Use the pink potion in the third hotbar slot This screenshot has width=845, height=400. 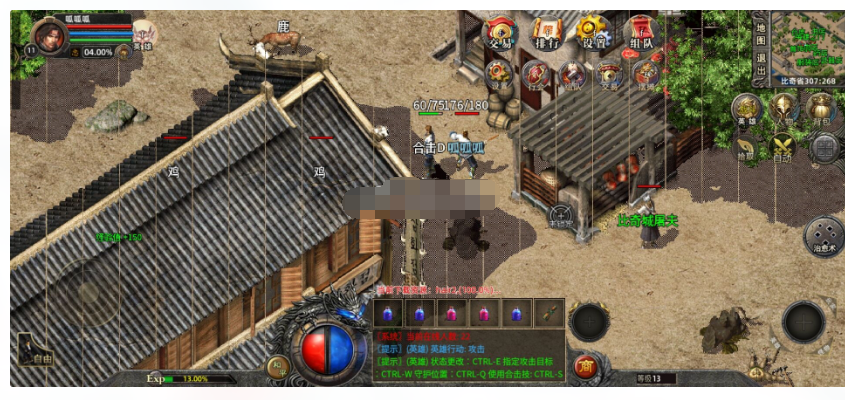tap(452, 313)
